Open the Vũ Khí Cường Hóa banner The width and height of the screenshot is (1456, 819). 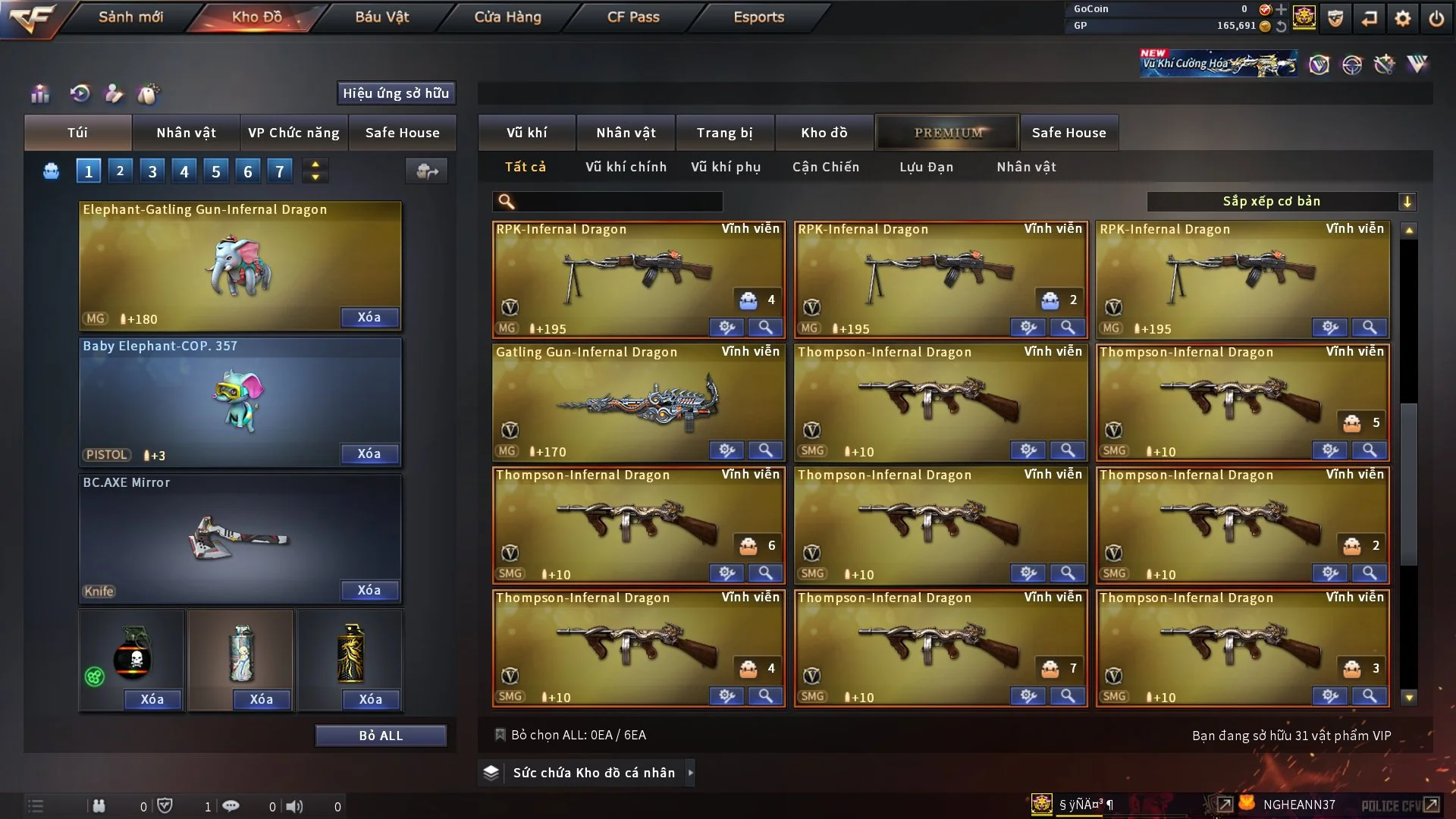[x=1218, y=64]
